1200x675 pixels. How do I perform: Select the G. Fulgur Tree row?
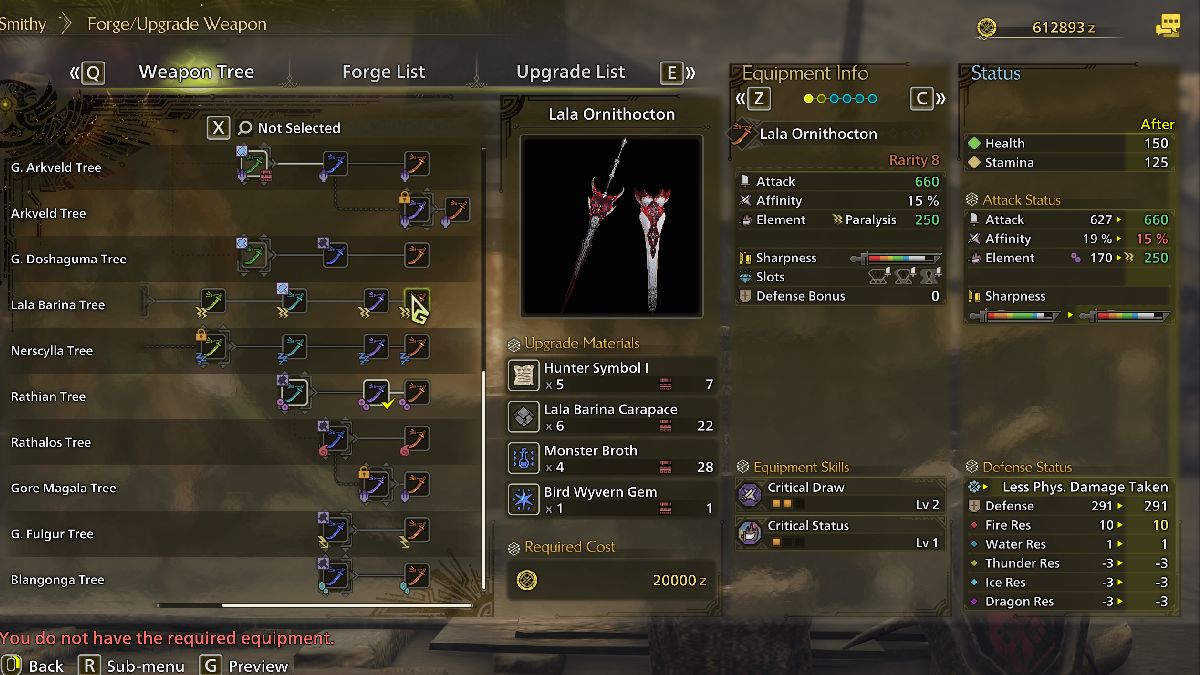coord(52,534)
